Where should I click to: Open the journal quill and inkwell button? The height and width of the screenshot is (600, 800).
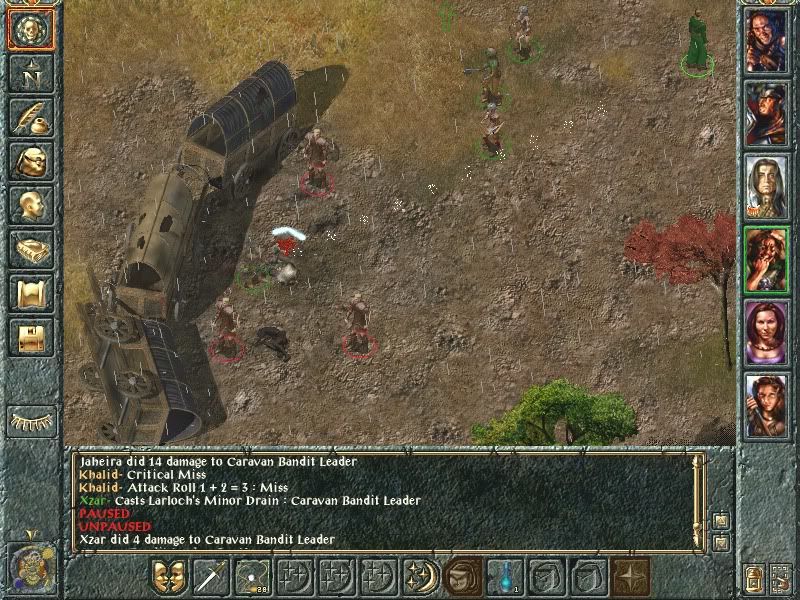(30, 117)
